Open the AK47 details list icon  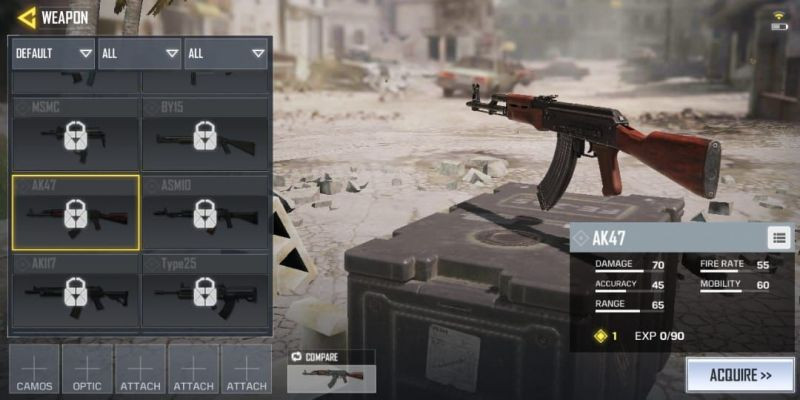click(780, 237)
